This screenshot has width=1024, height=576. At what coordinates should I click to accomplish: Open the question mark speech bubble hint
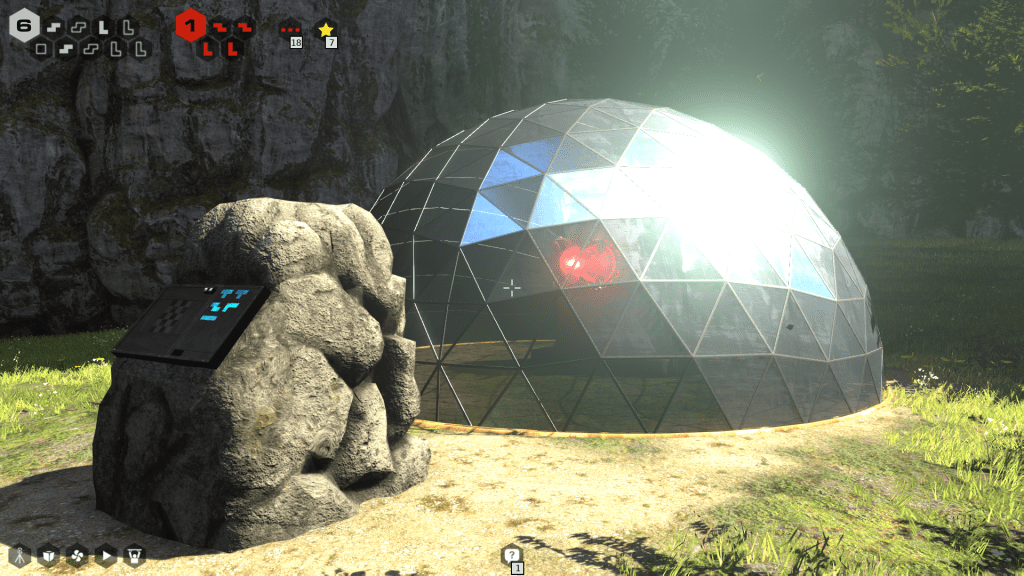tap(511, 555)
